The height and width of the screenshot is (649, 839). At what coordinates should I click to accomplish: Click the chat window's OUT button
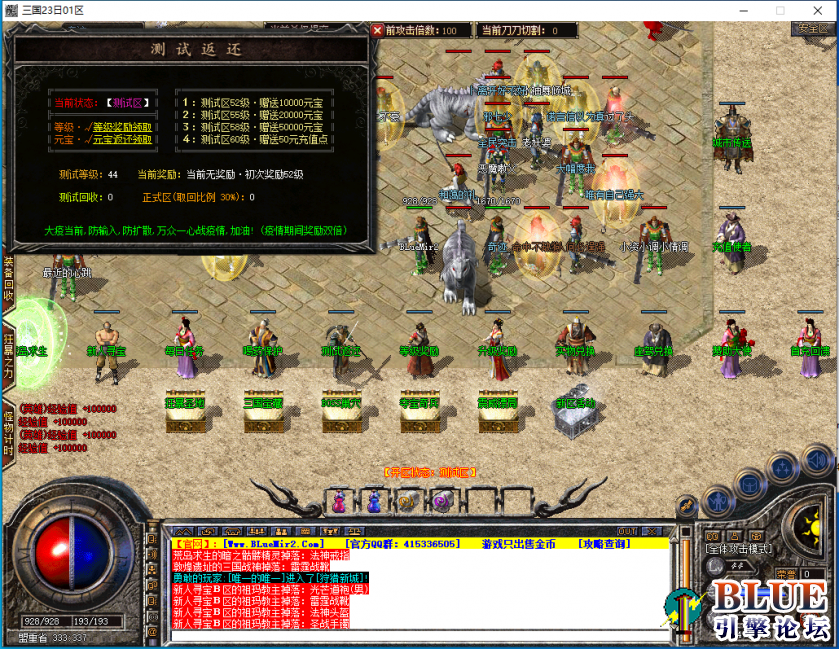pyautogui.click(x=627, y=531)
